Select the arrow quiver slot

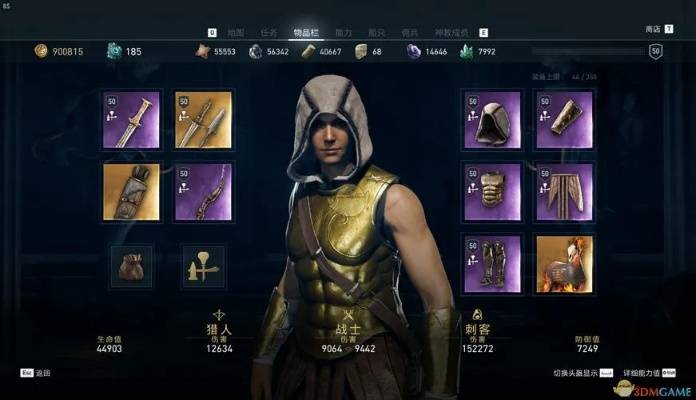[131, 192]
